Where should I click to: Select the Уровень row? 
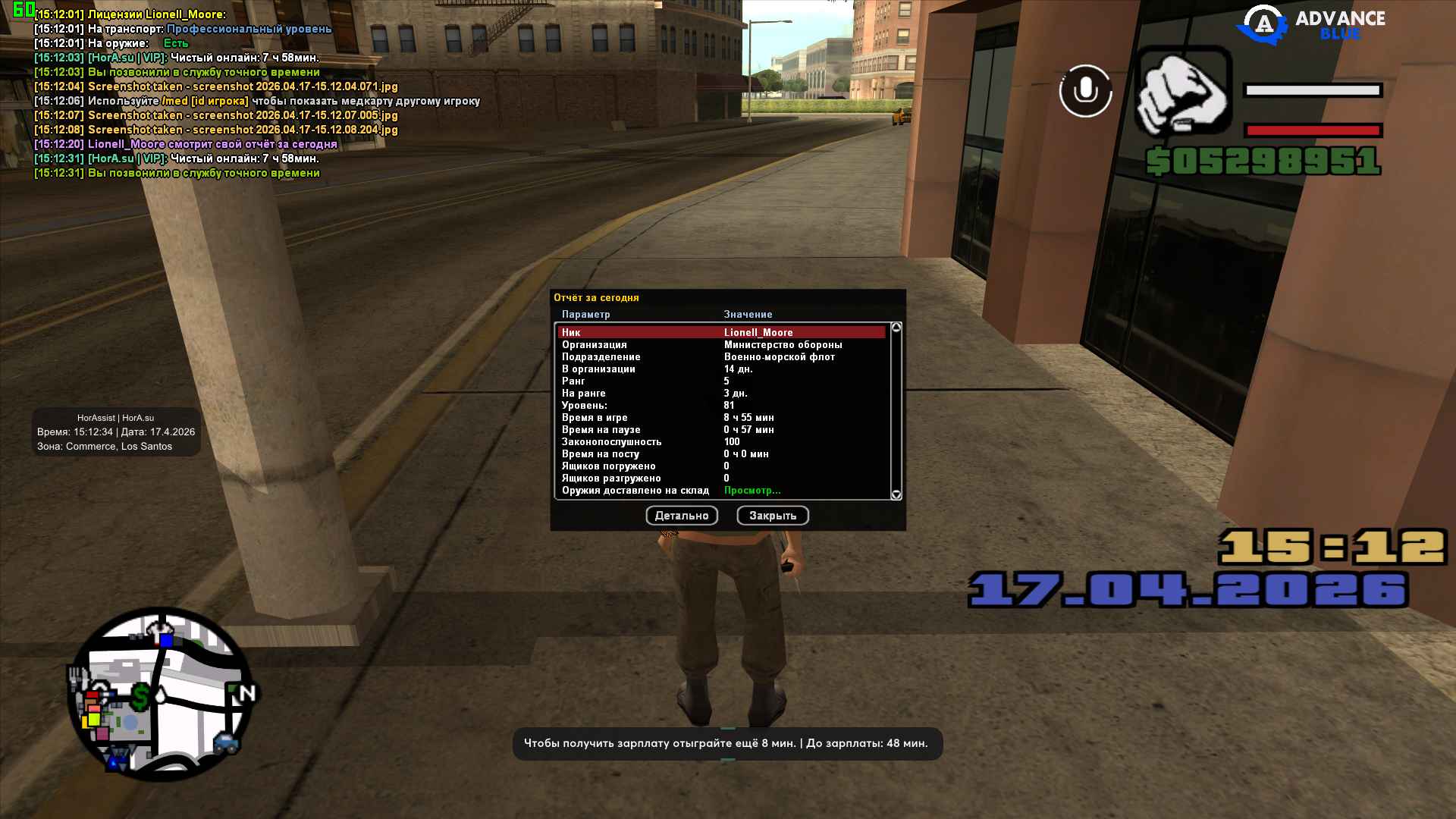click(x=720, y=406)
